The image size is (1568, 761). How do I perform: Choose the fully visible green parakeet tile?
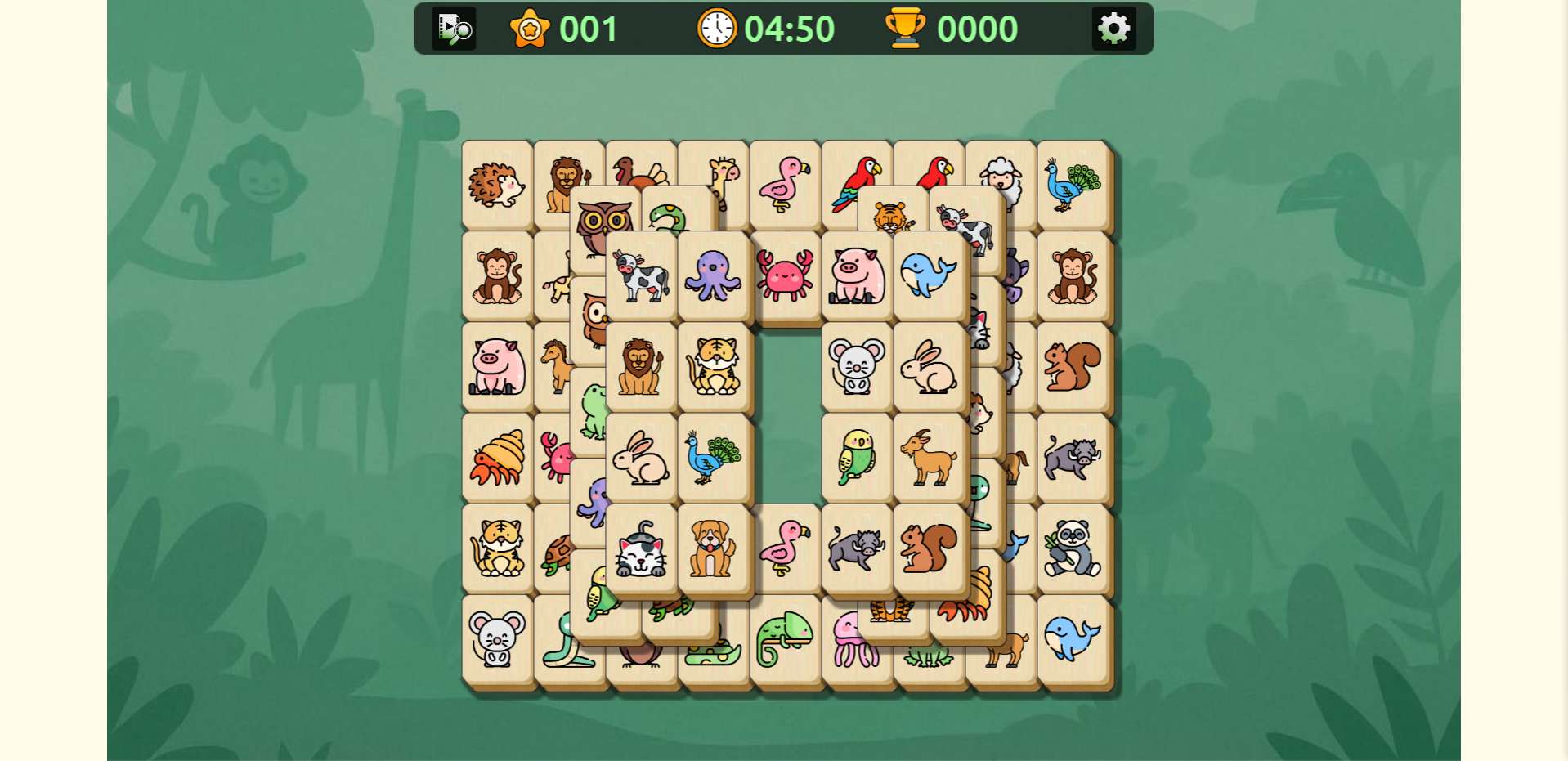(856, 458)
